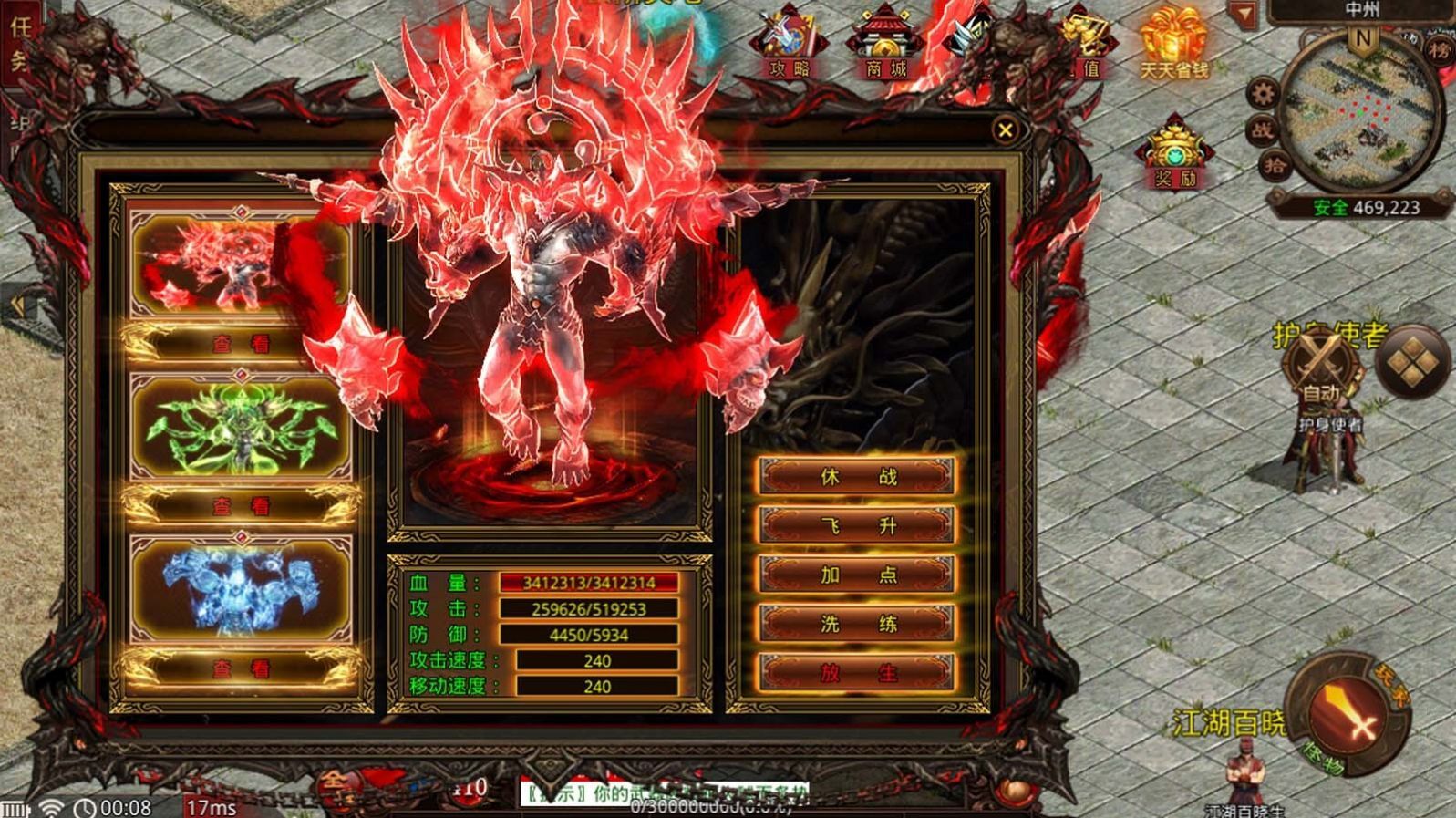The image size is (1456, 818).
Task: Open settings with the gear icon
Action: pyautogui.click(x=1263, y=93)
